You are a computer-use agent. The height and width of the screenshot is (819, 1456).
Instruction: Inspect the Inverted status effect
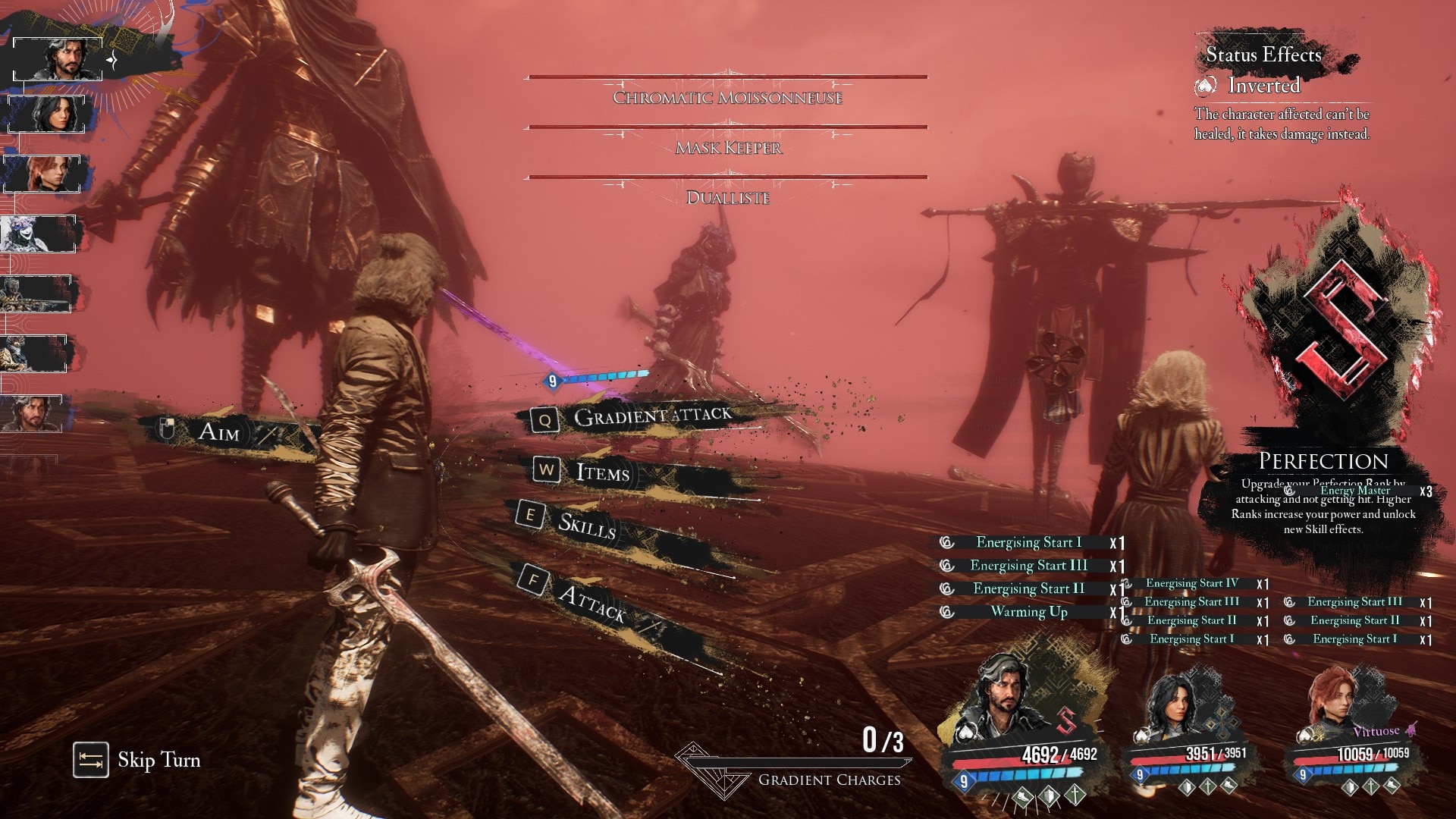[x=1262, y=86]
